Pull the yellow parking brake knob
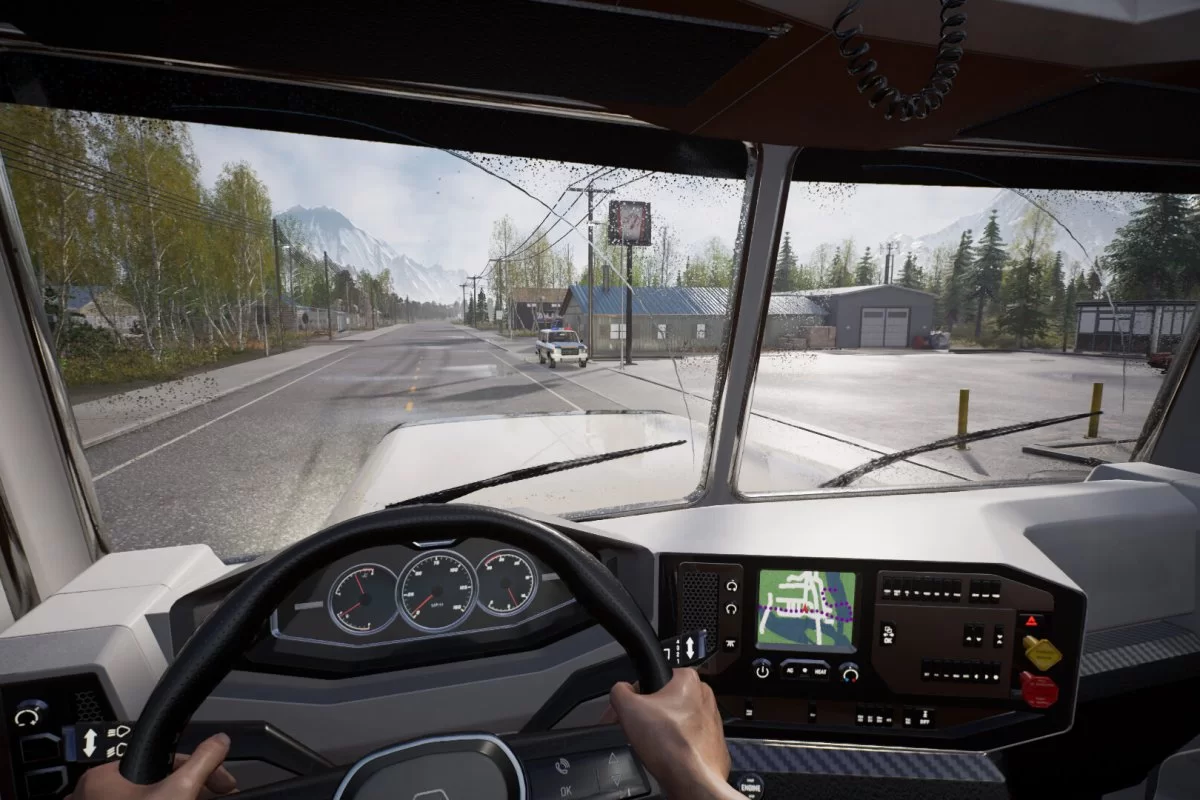Viewport: 1200px width, 800px height. 1042,653
